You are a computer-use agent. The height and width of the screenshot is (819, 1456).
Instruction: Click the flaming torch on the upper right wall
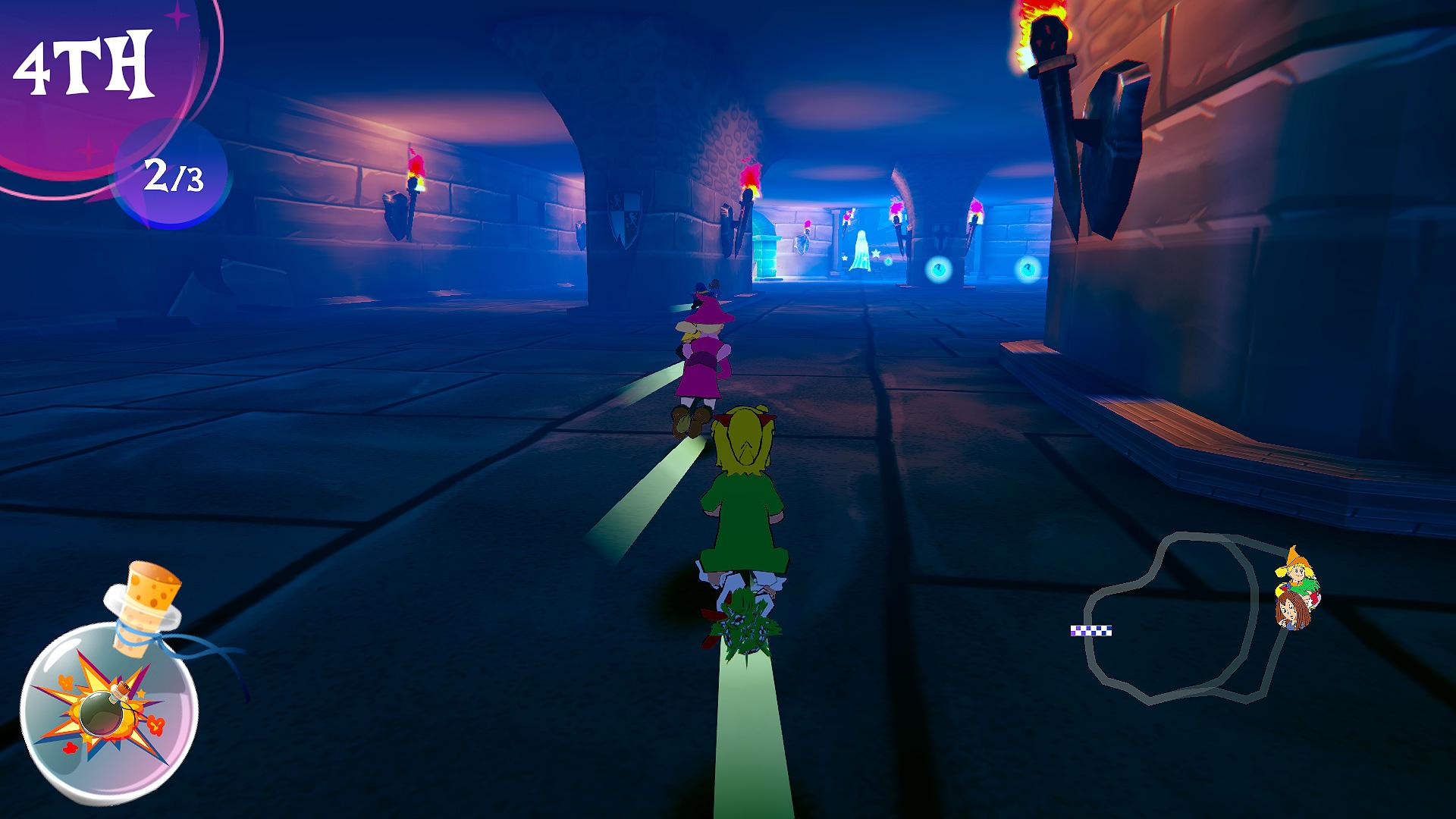click(x=1046, y=34)
